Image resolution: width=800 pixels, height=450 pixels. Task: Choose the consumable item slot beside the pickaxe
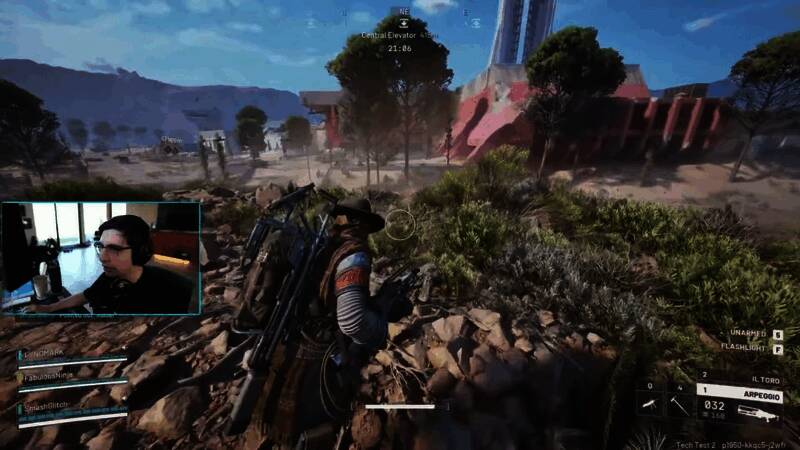point(649,404)
